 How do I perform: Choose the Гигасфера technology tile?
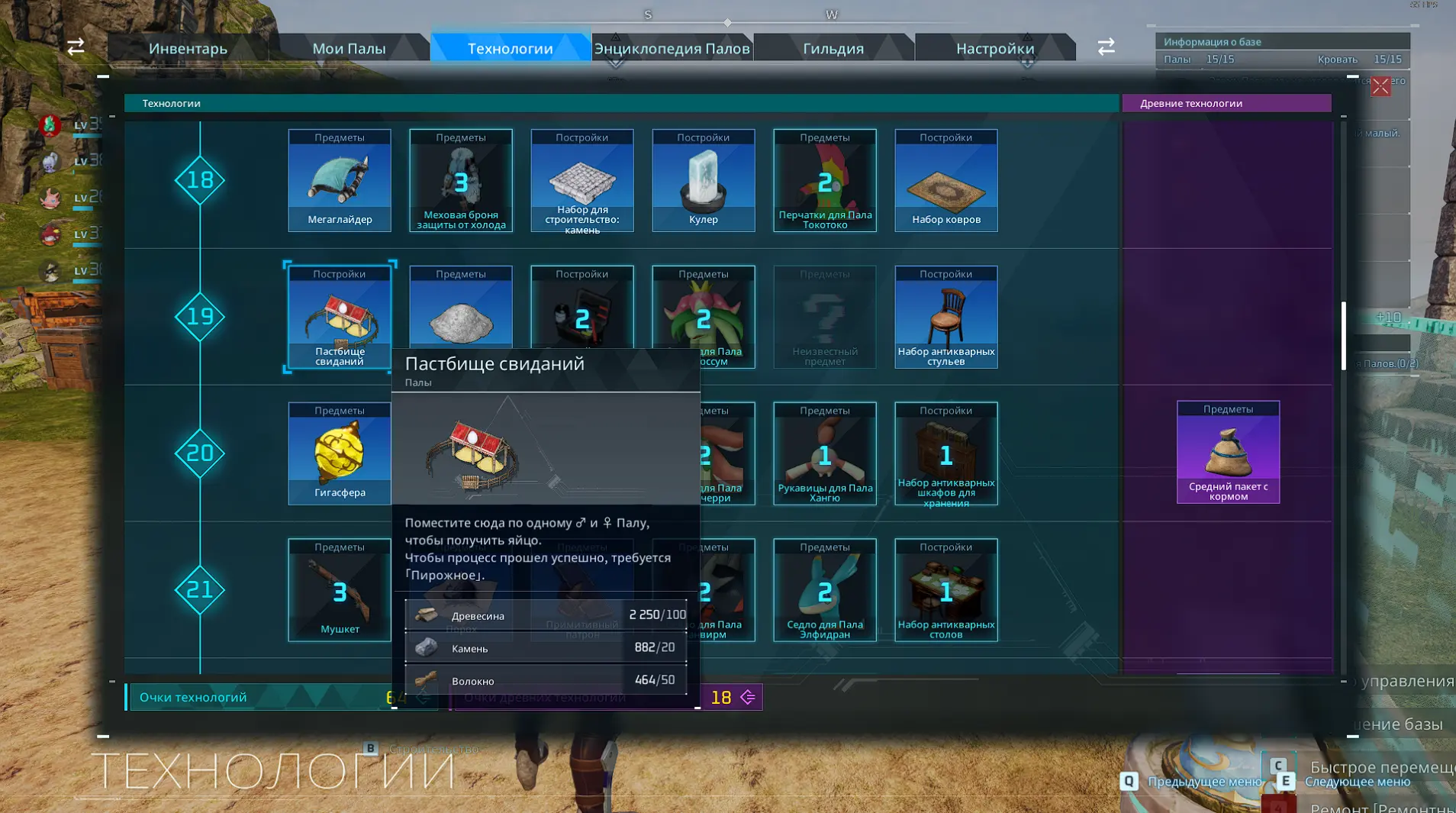[x=340, y=453]
